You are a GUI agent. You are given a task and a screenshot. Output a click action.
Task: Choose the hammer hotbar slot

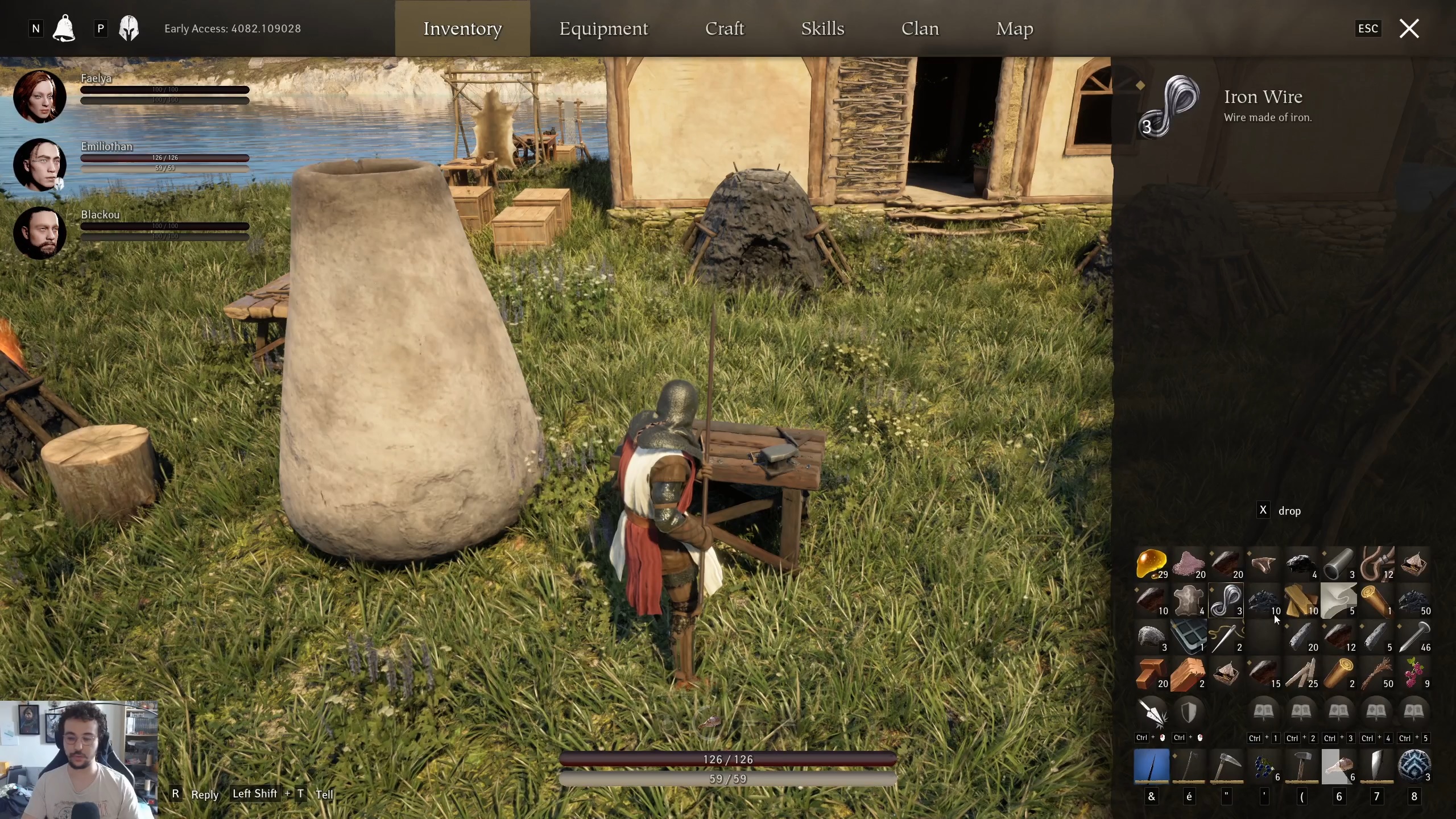coord(1301,766)
